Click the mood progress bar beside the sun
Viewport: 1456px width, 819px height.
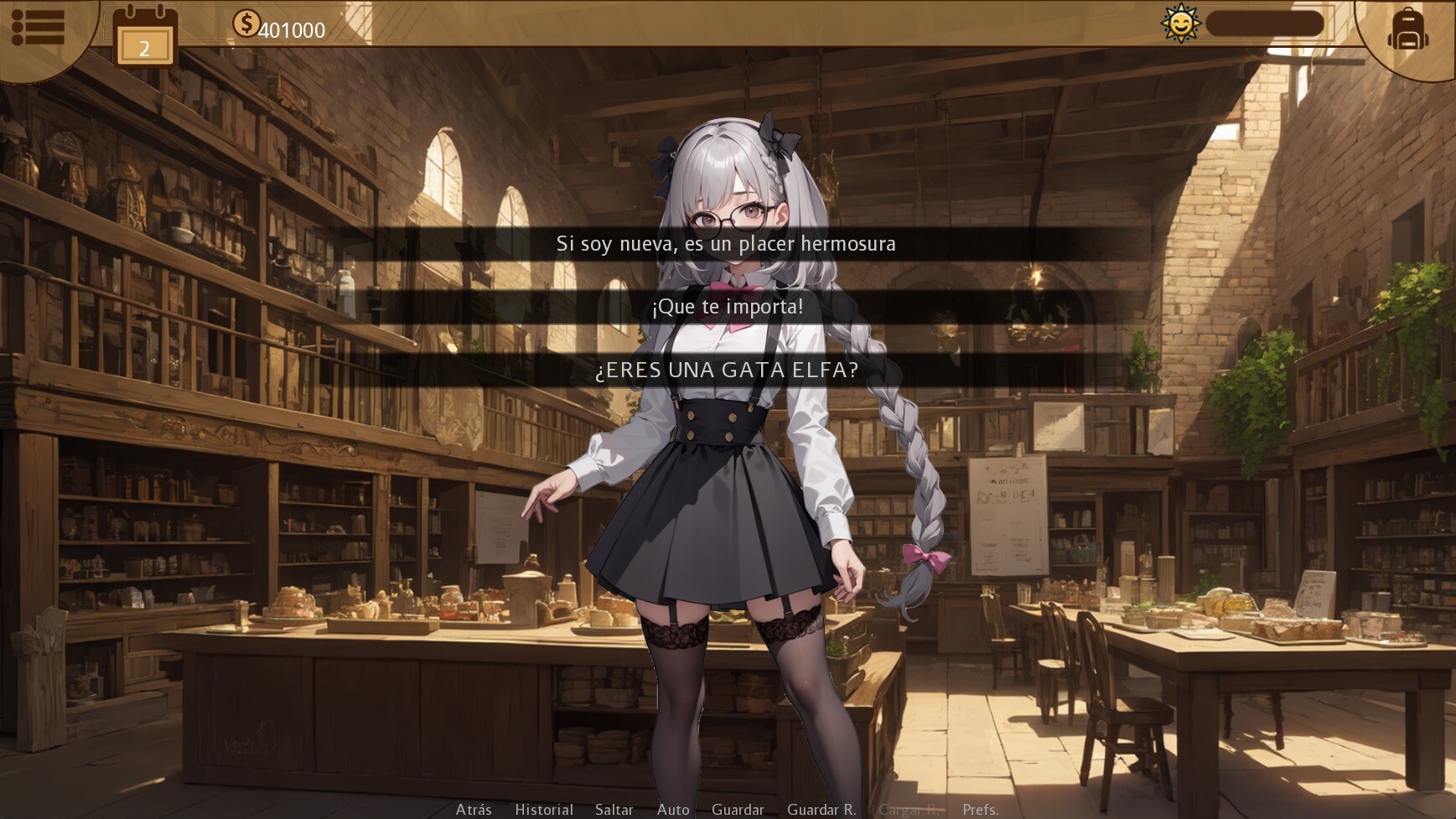click(1267, 23)
